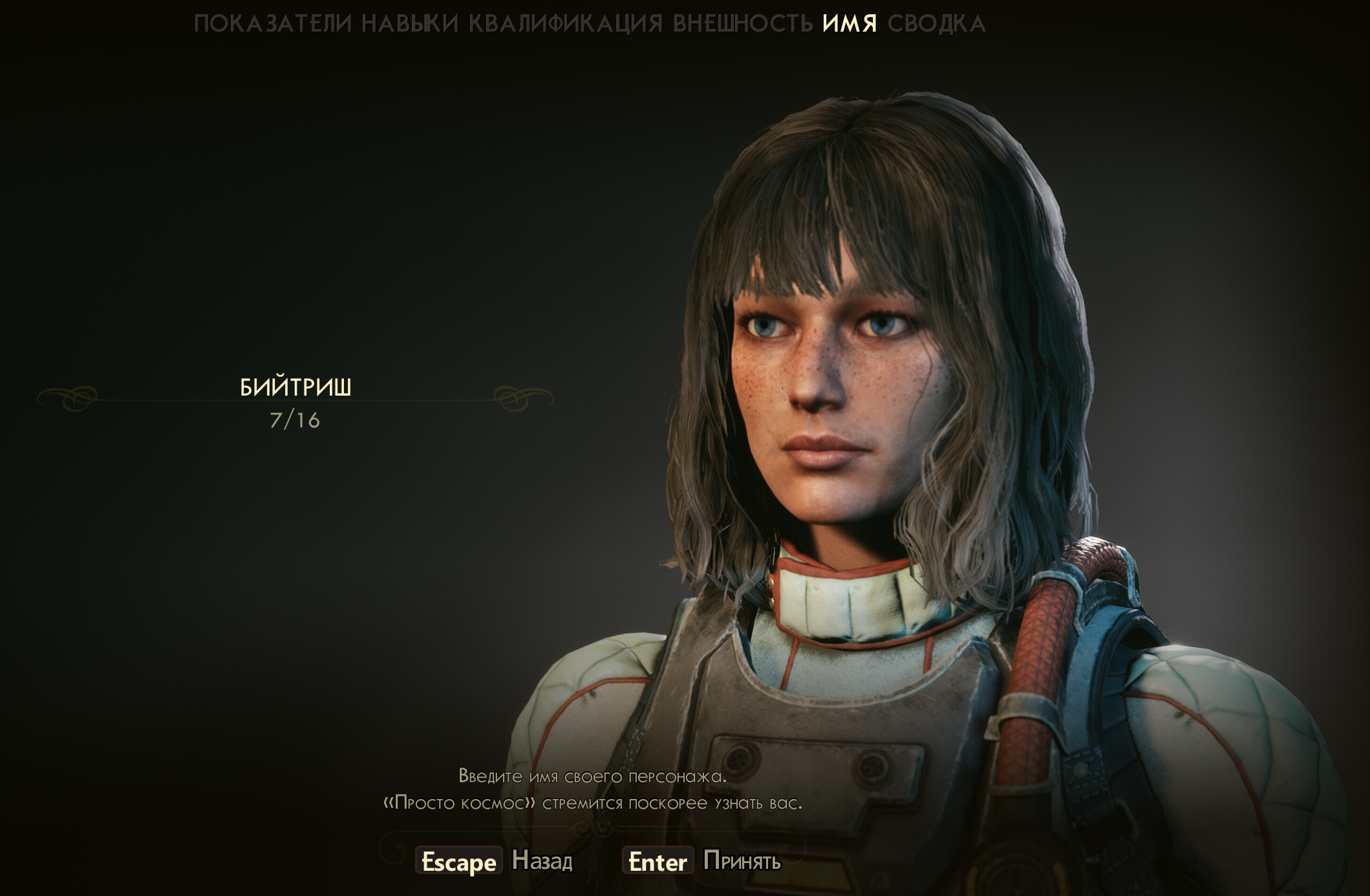
Task: Go back with the Назад button
Action: point(542,861)
